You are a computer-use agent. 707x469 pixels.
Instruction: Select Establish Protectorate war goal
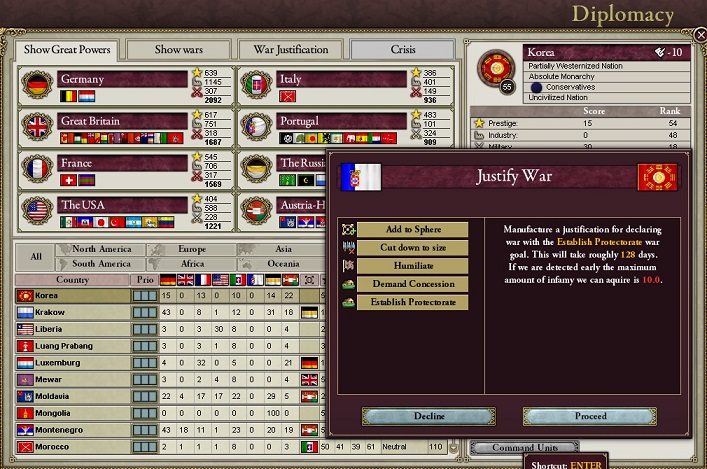pyautogui.click(x=412, y=302)
